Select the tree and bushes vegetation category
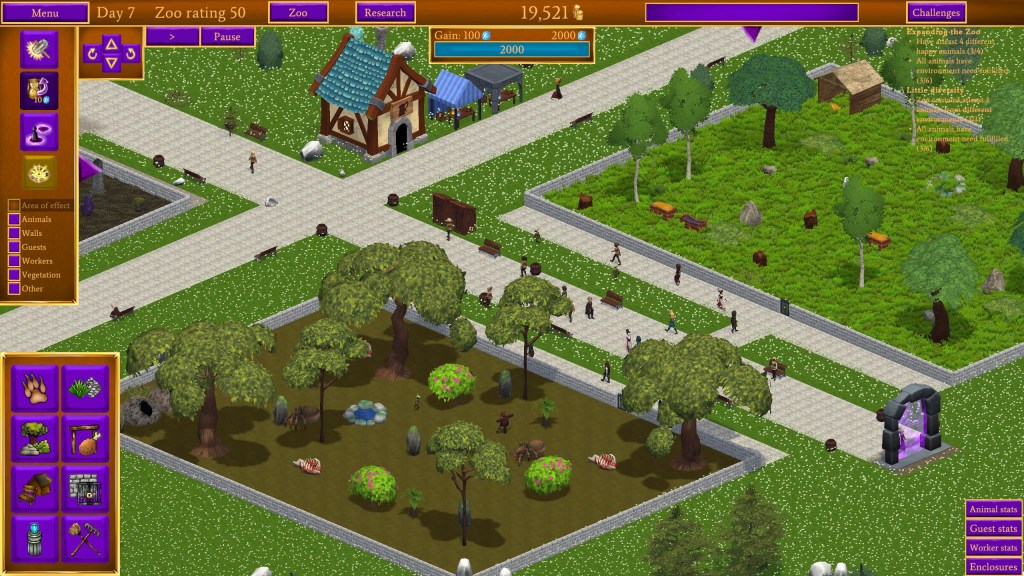The image size is (1024, 576). [36, 437]
